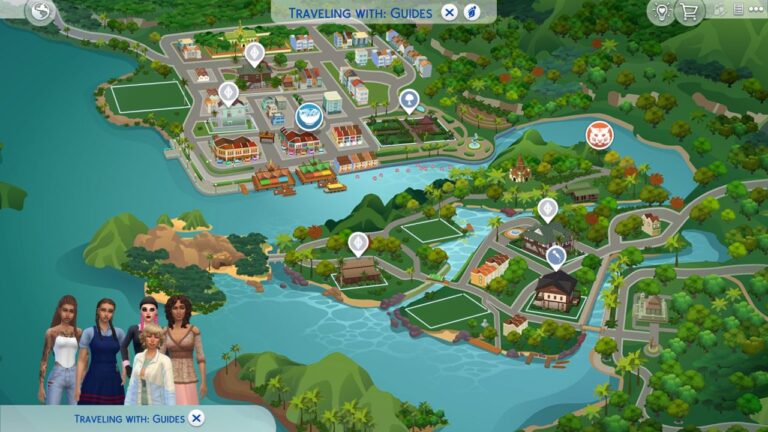Close the top Traveling With Guides banner
Viewport: 768px width, 432px height.
(x=450, y=12)
